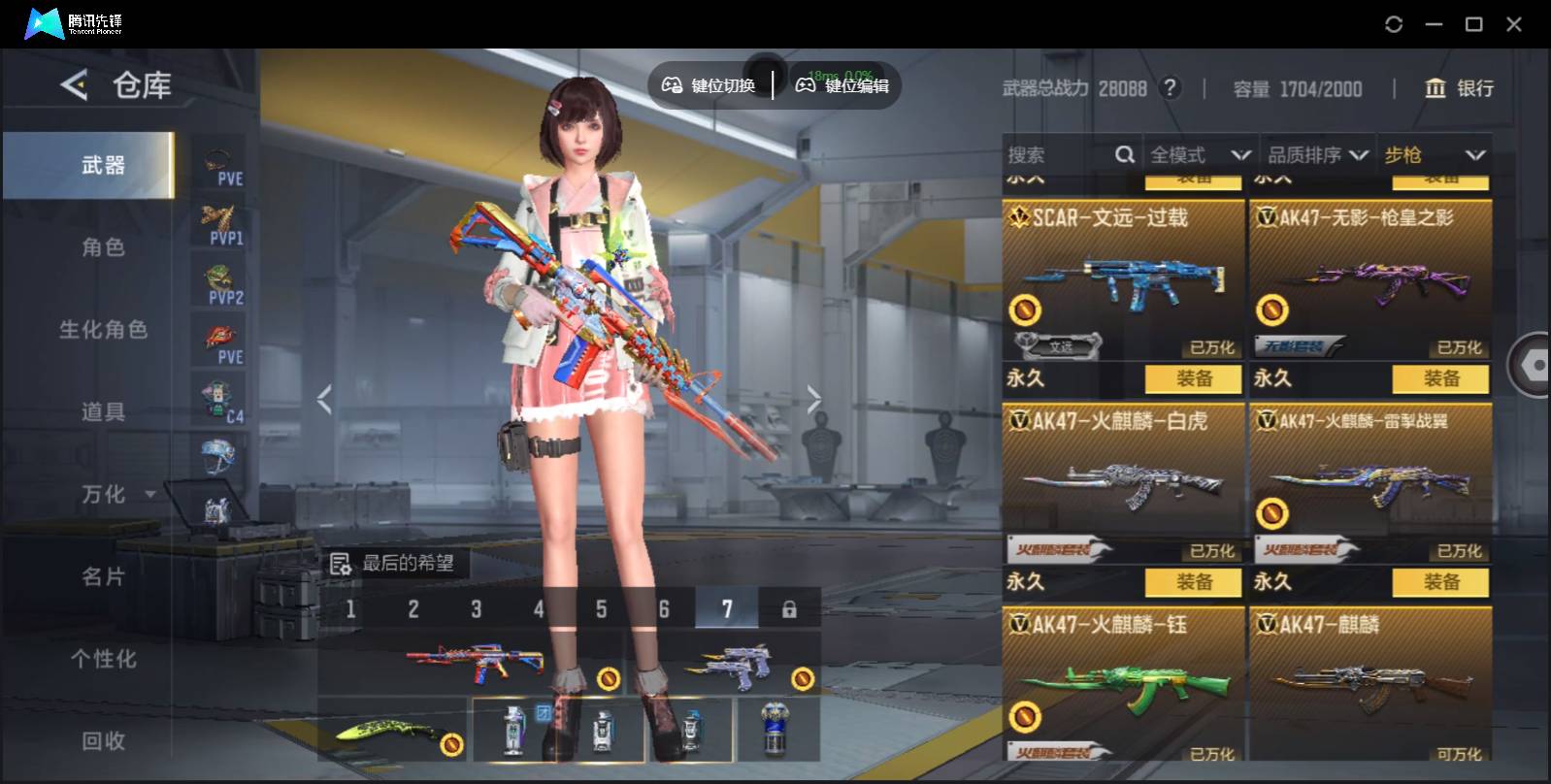
Task: Switch to the 角色 category tab
Action: tap(104, 247)
